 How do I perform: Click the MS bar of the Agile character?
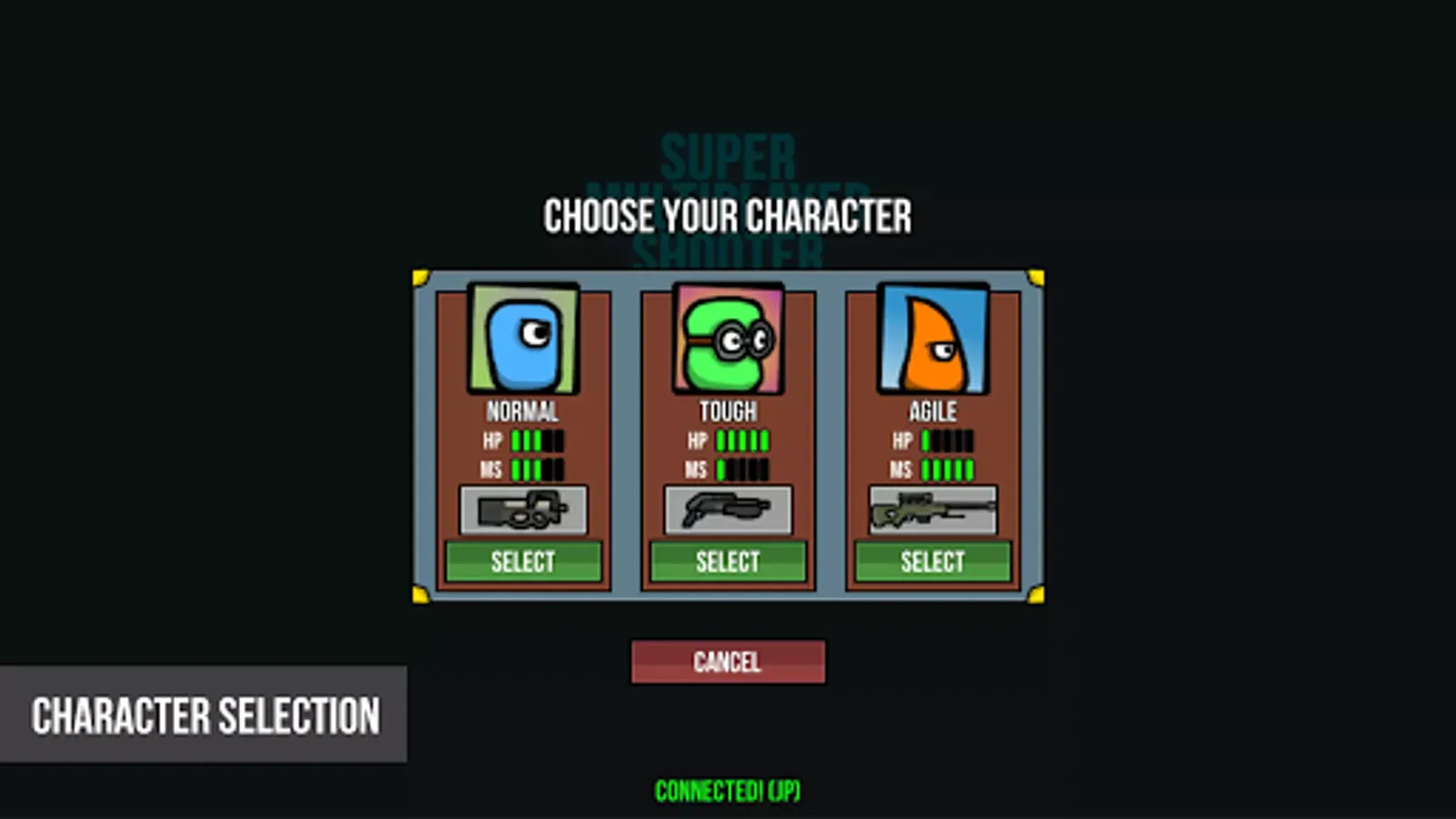coord(946,470)
